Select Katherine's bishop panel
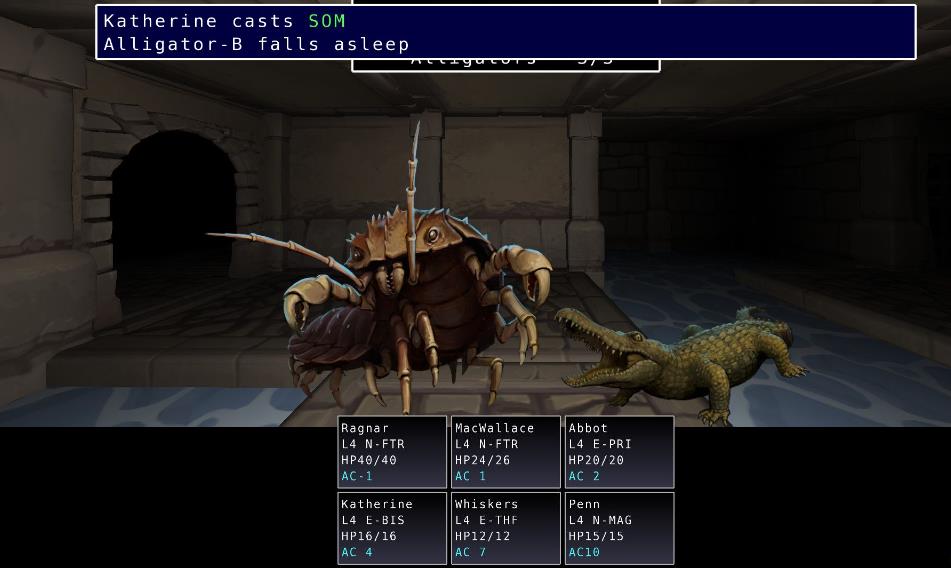This screenshot has height=569, width=951. click(x=392, y=528)
